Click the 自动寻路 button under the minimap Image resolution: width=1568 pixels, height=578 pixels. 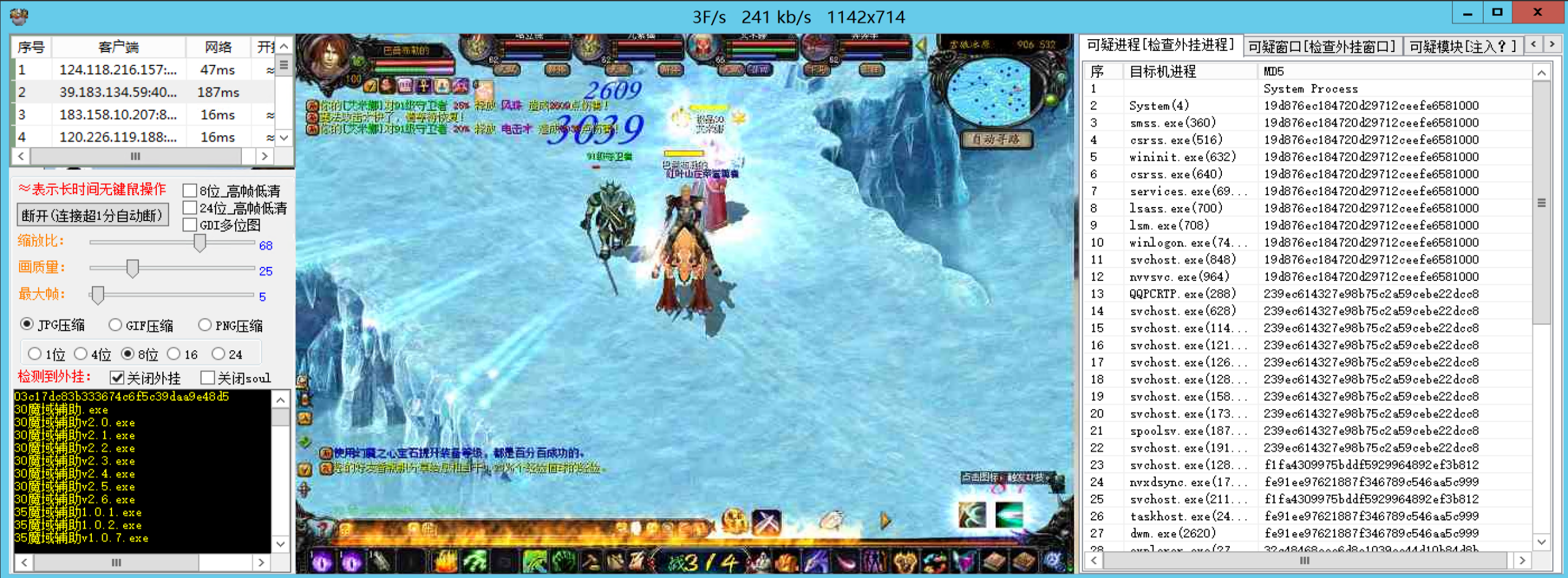tap(997, 138)
